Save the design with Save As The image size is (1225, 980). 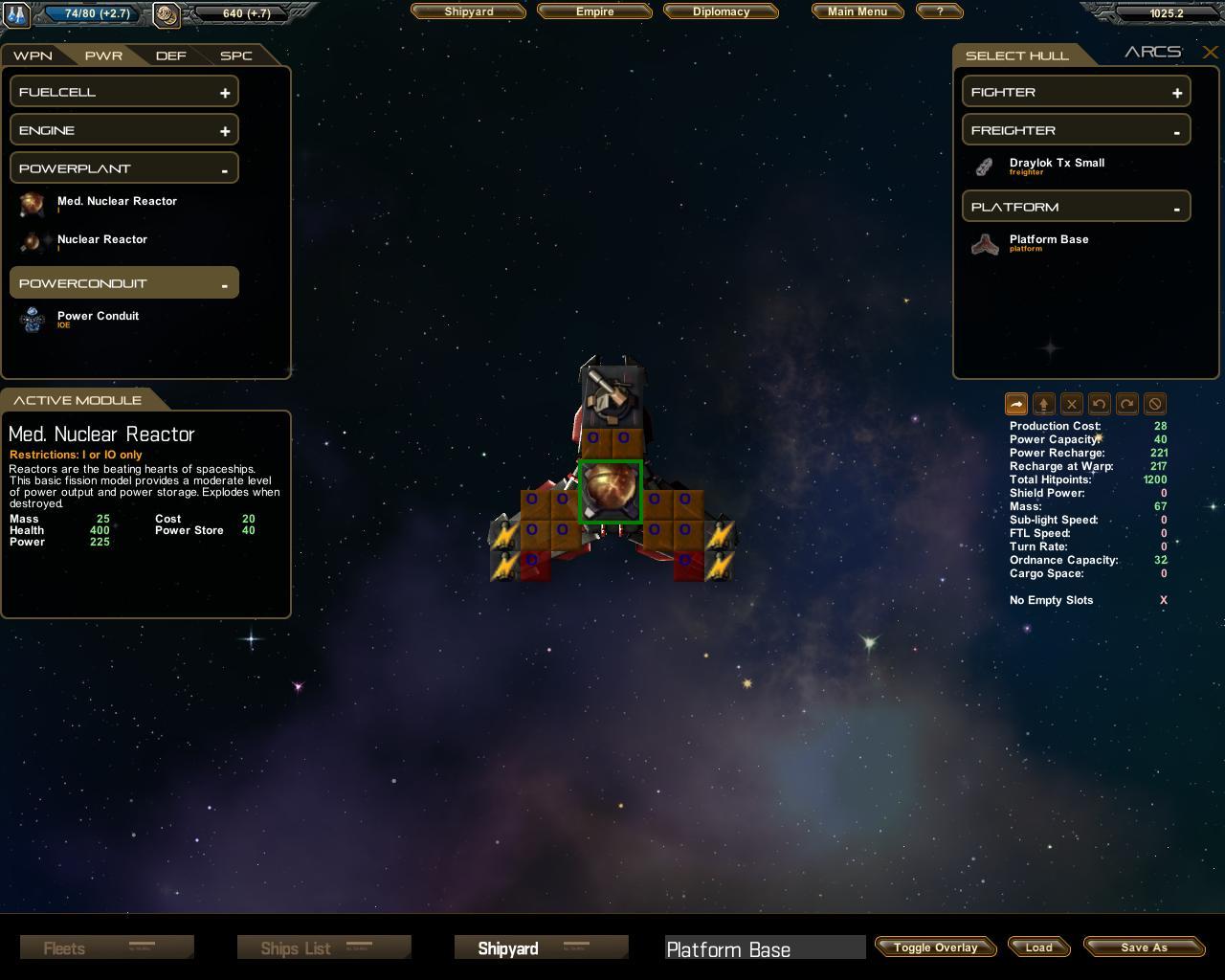1144,947
